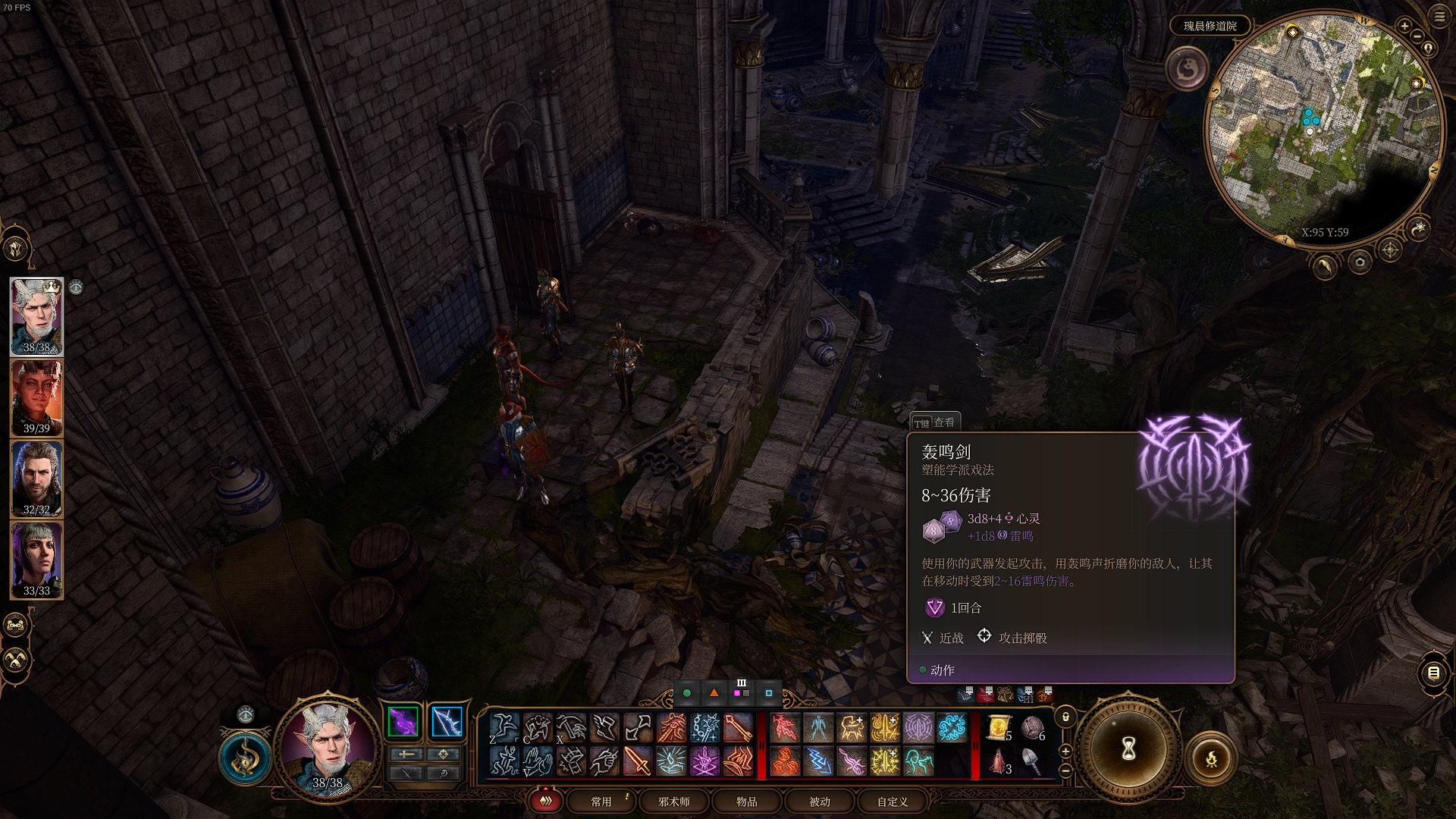Image resolution: width=1456 pixels, height=819 pixels.
Task: Choose the dark-haired woman portrait with 33/33
Action: 36,560
